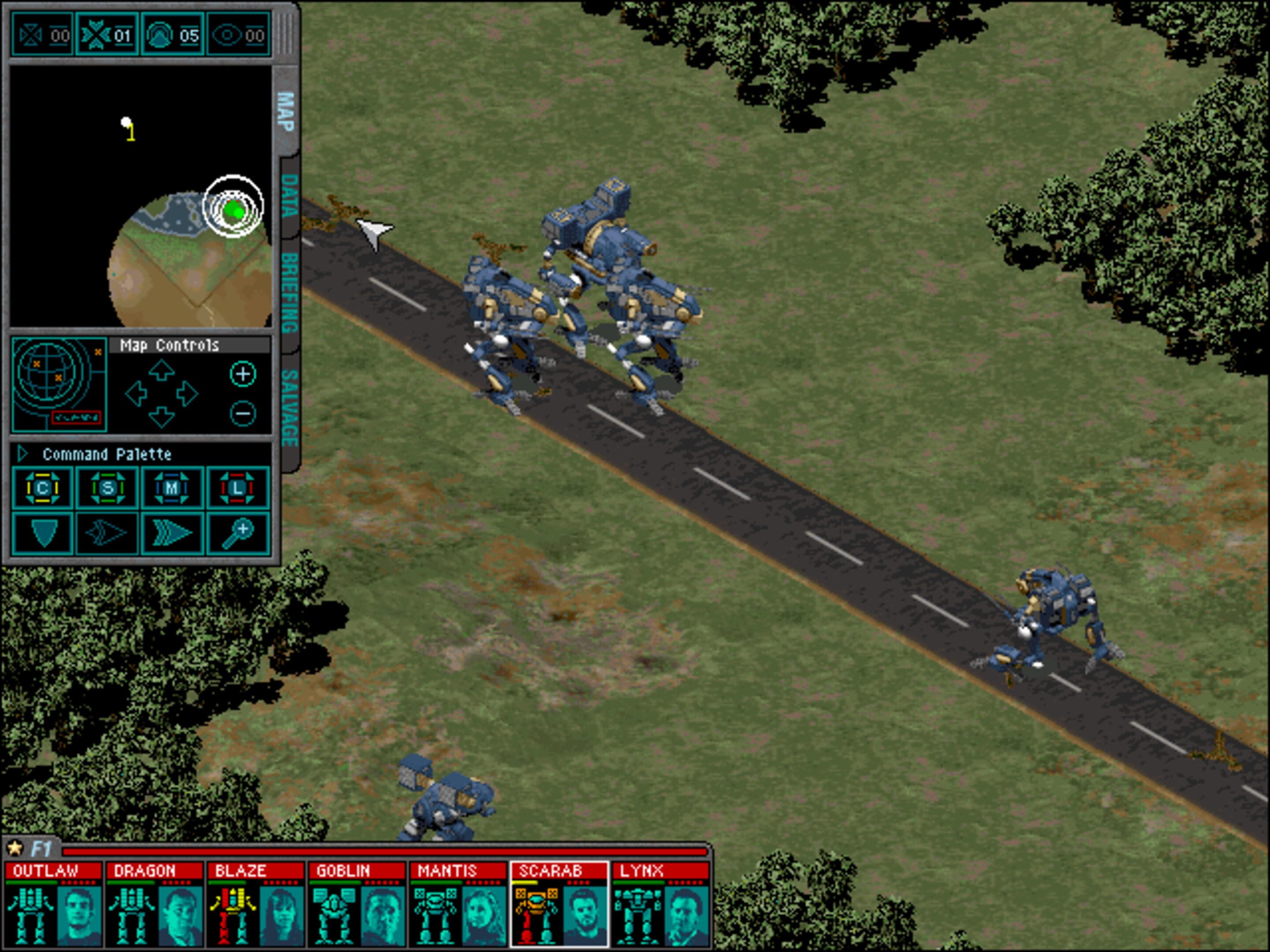Select the walk movement command icon
The width and height of the screenshot is (1270, 952).
[106, 533]
